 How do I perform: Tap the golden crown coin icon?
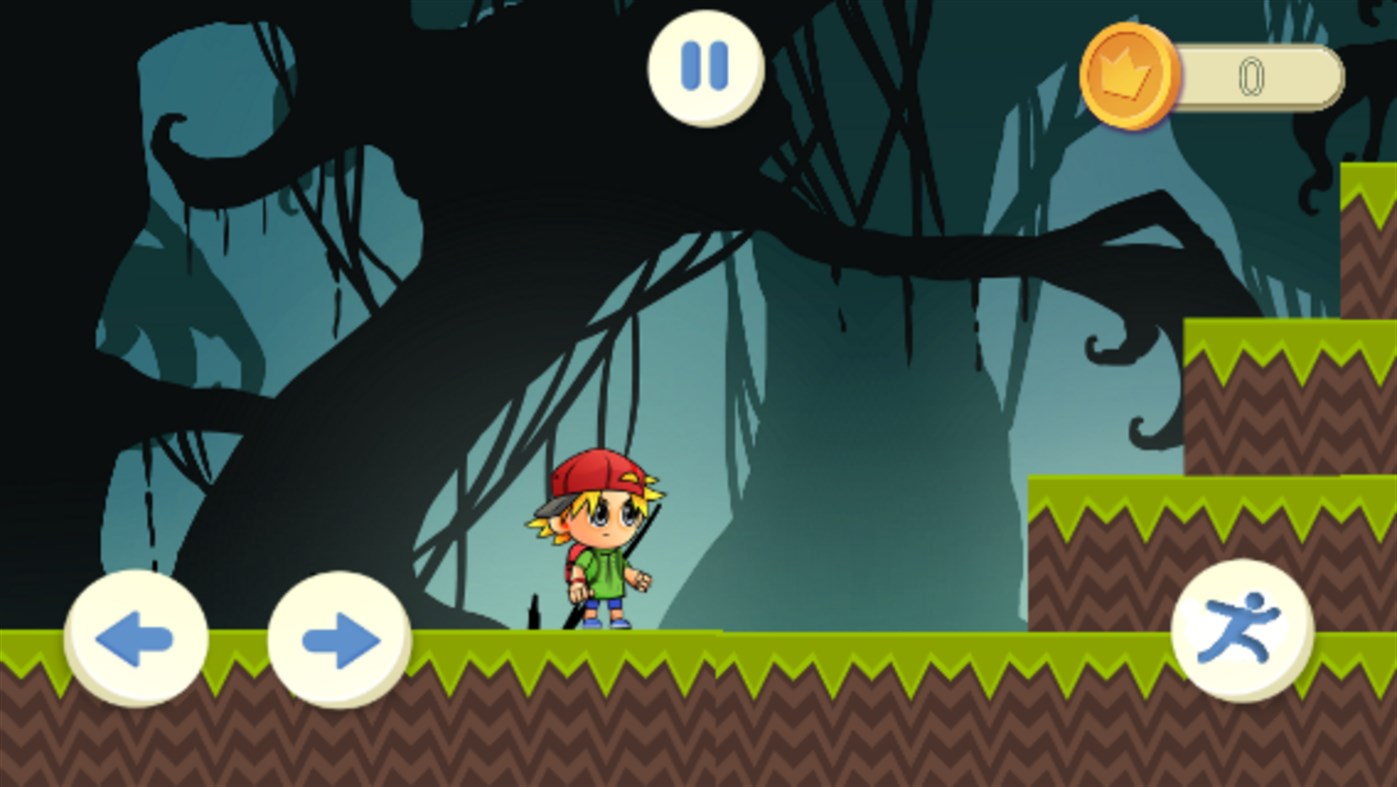(x=1129, y=73)
